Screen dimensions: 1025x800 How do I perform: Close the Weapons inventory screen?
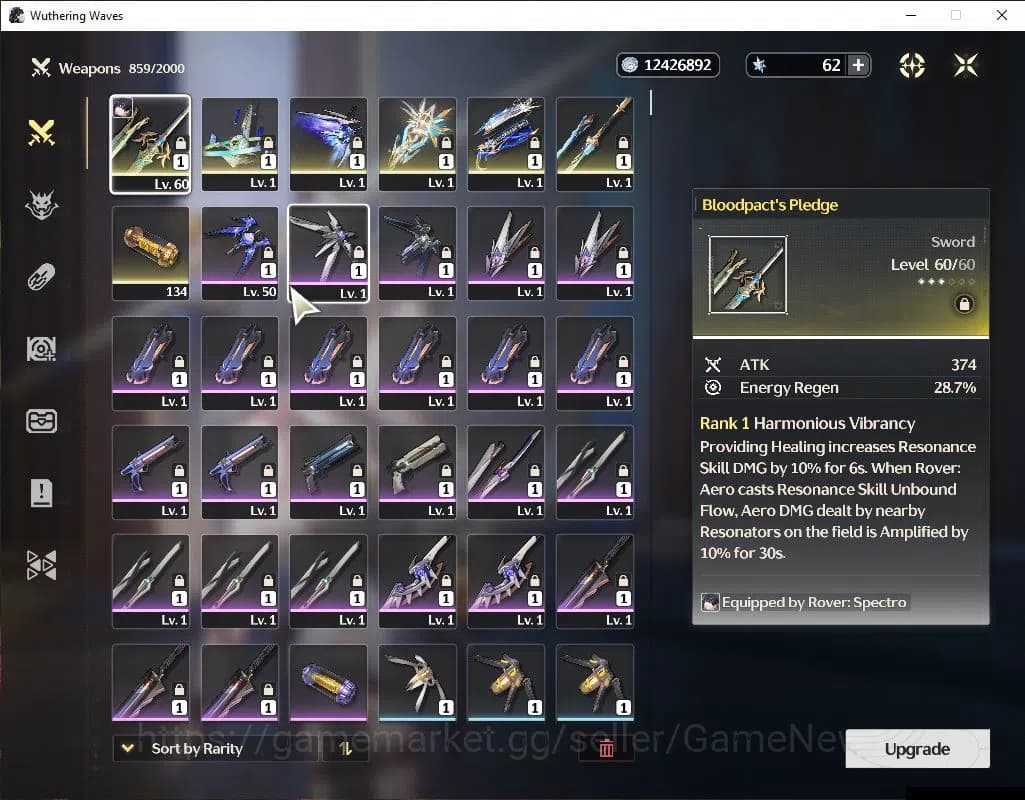(966, 65)
